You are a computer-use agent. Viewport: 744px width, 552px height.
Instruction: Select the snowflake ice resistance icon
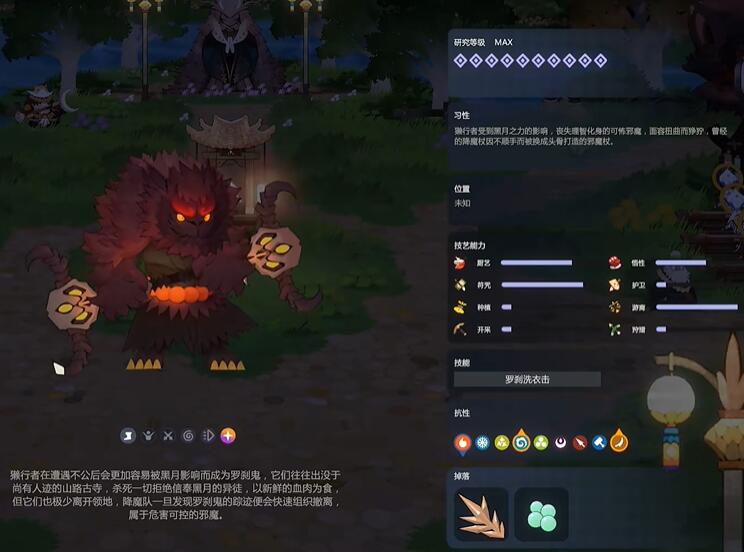tap(482, 442)
